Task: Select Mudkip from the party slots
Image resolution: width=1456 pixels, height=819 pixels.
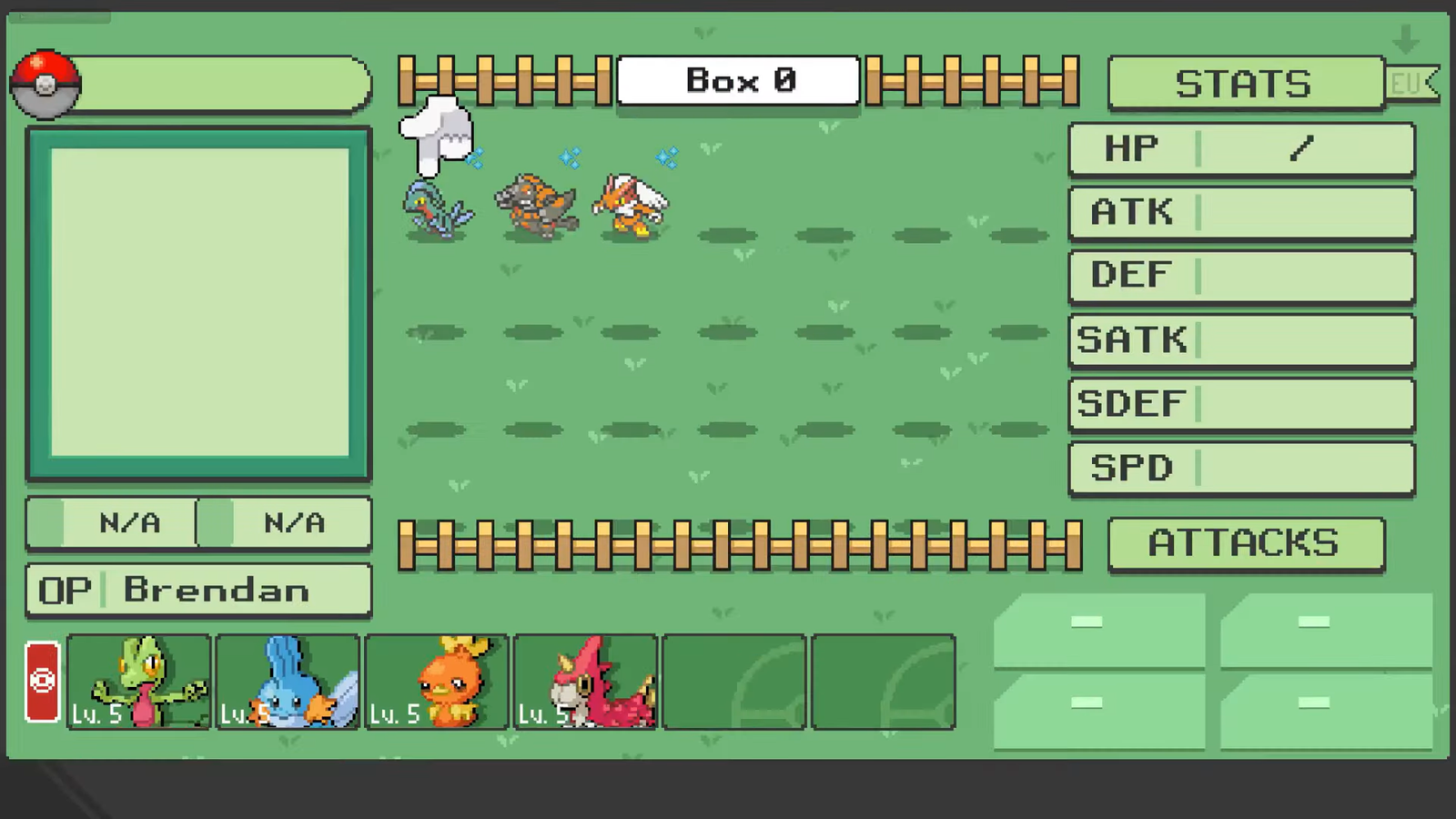Action: (x=288, y=682)
